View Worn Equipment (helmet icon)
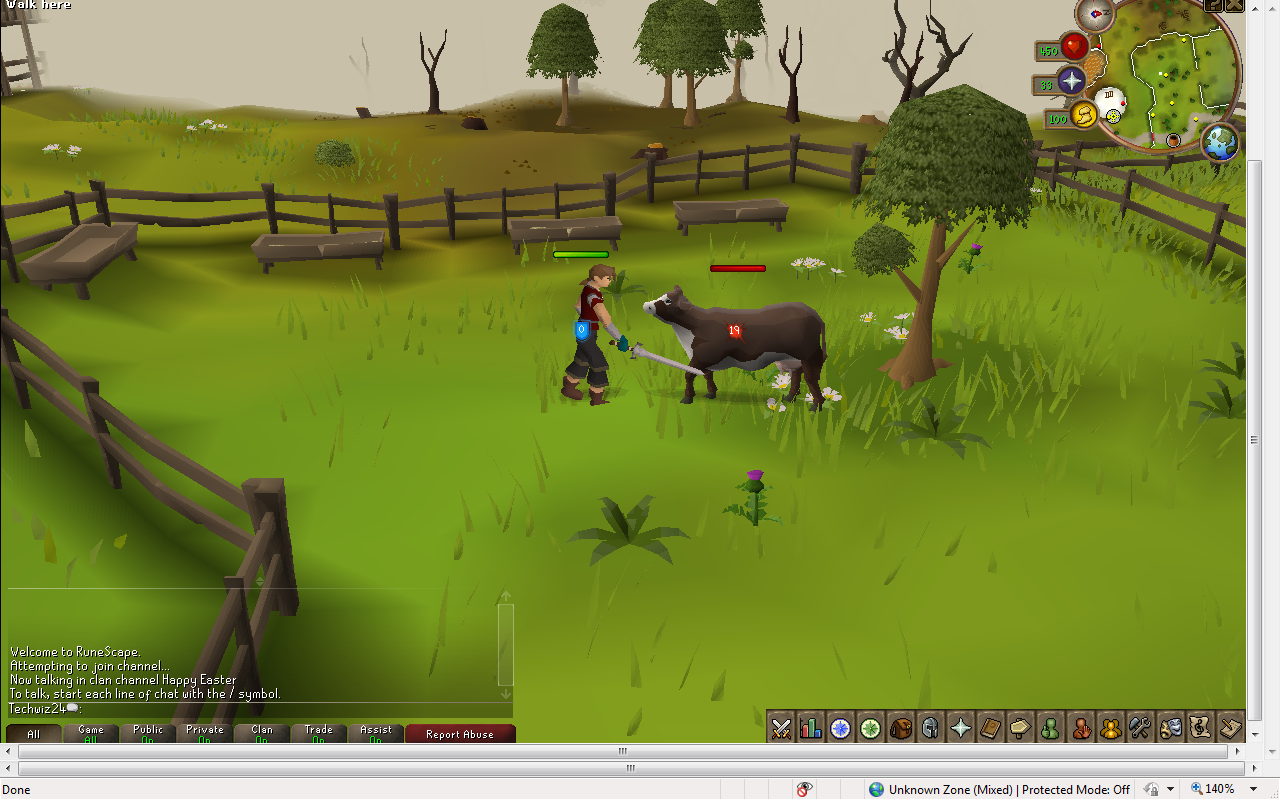1280x800 pixels. [931, 728]
